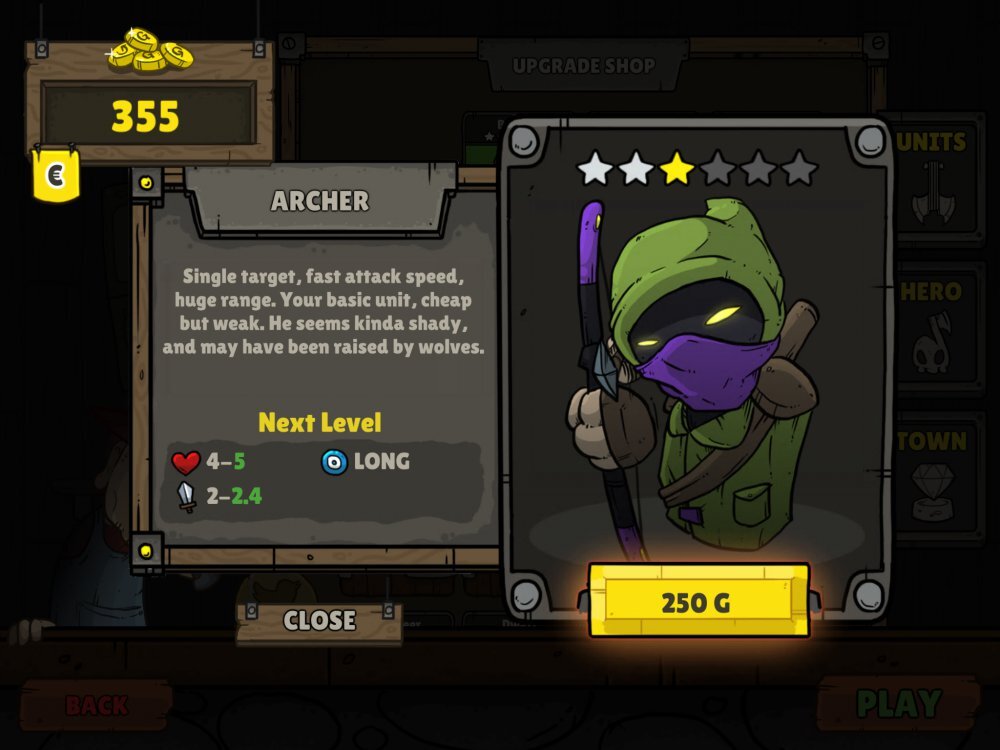The height and width of the screenshot is (750, 1000).
Task: Open the Hero tab
Action: point(931,327)
